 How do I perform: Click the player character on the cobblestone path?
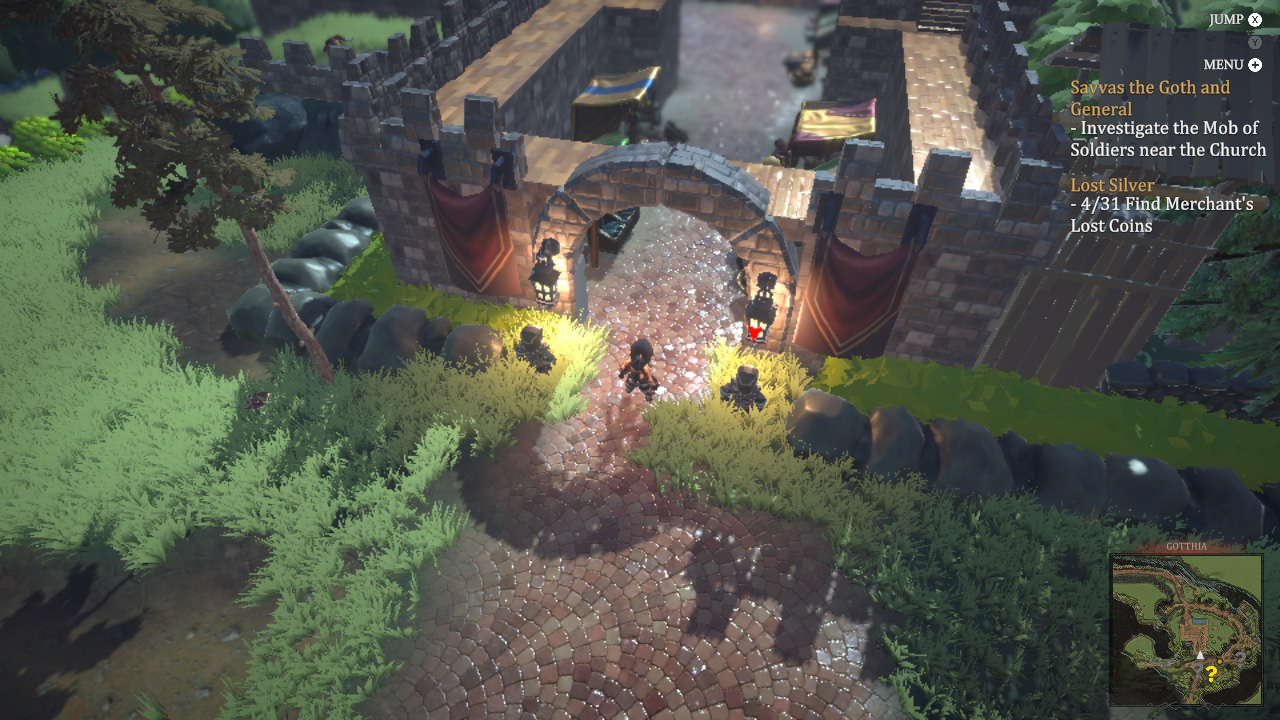[x=641, y=368]
